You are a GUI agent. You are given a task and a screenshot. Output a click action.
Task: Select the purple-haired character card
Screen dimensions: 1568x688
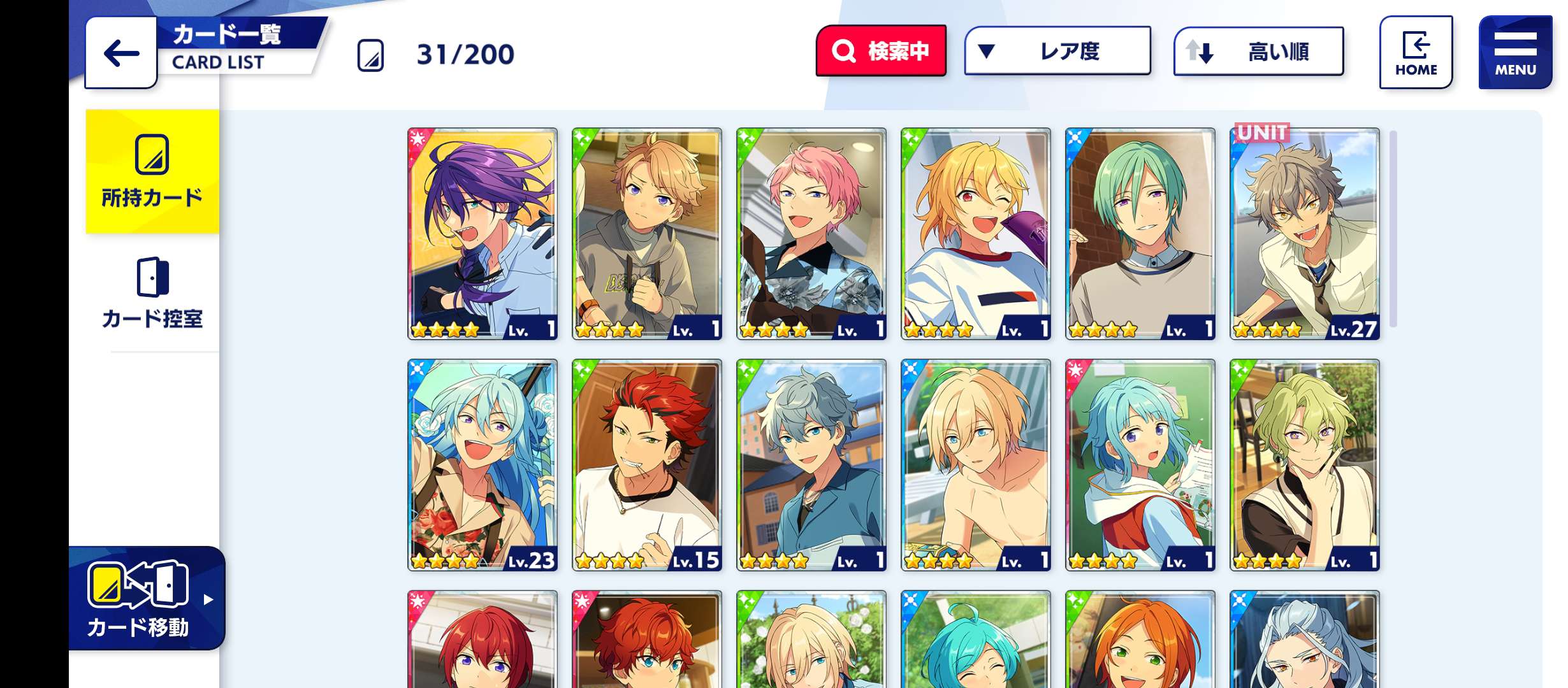coord(483,234)
